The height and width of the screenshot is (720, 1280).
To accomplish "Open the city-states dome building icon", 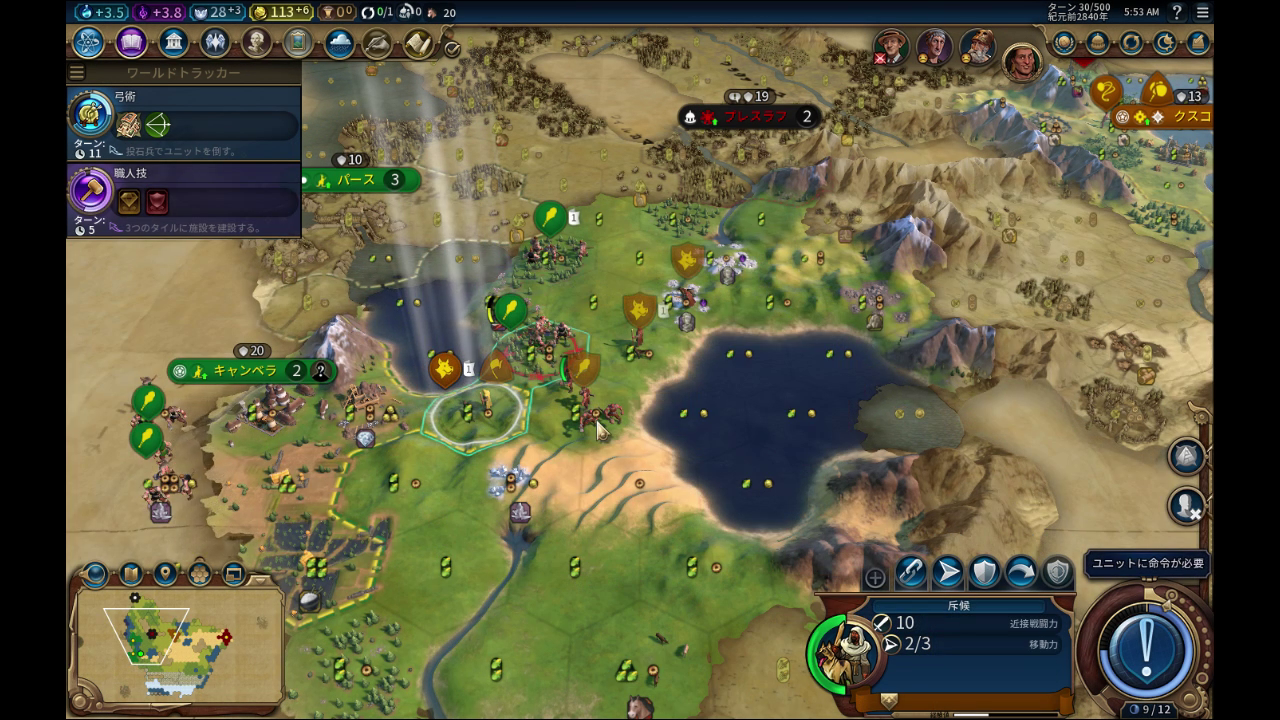I will point(1098,43).
